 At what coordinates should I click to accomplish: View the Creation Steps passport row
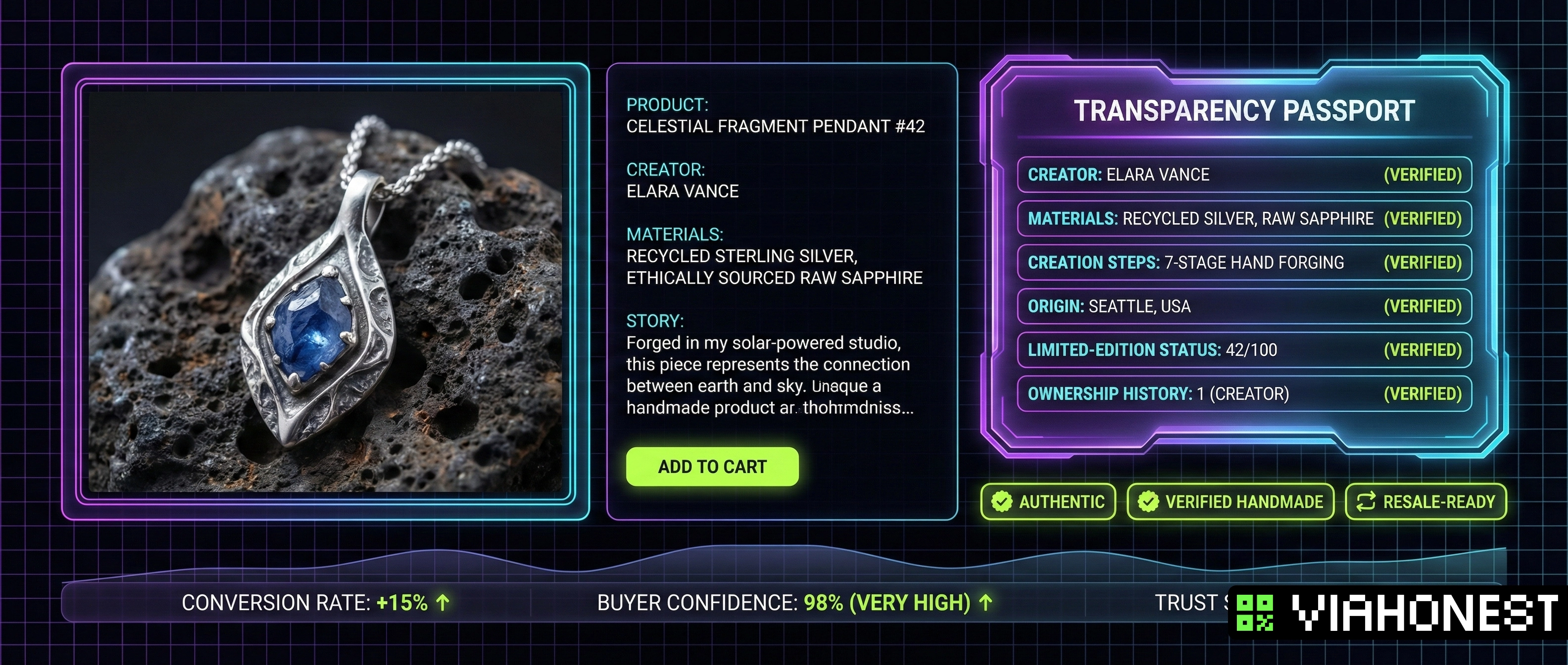tap(1244, 262)
